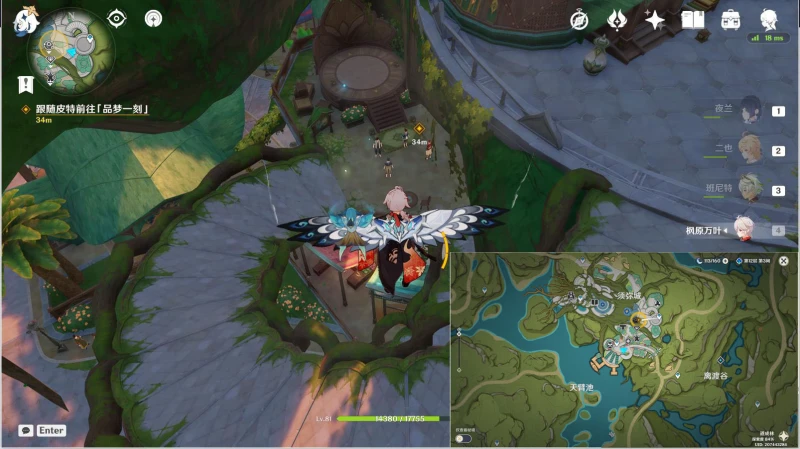Open the chat box speech bubble
Image resolution: width=800 pixels, height=449 pixels.
tap(26, 430)
